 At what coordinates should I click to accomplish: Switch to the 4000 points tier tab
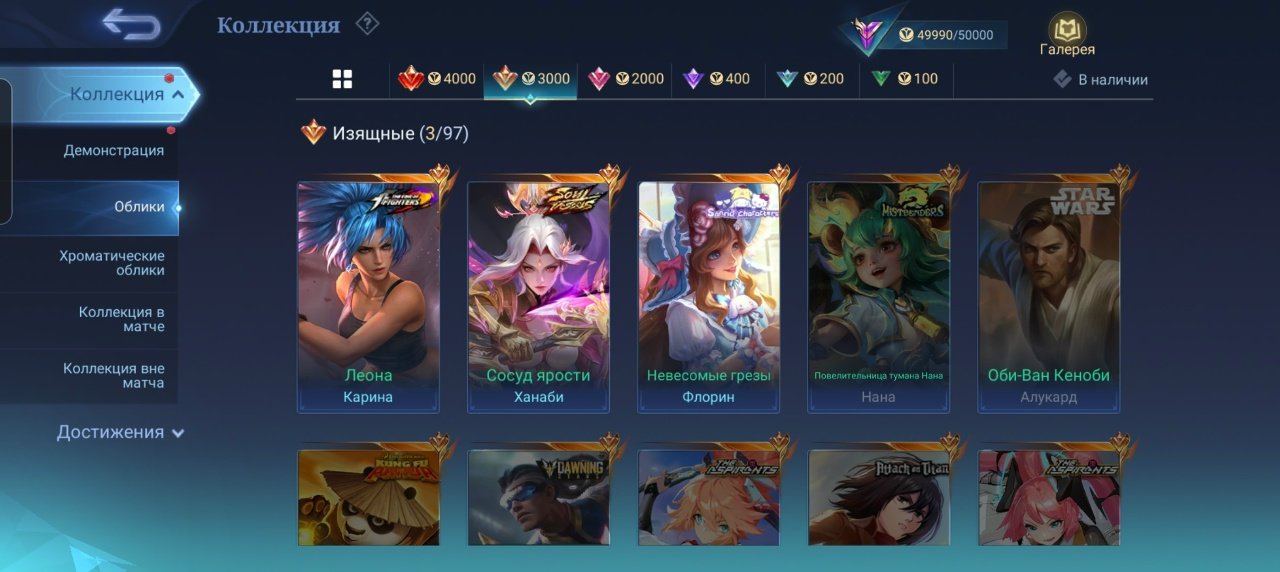point(437,79)
